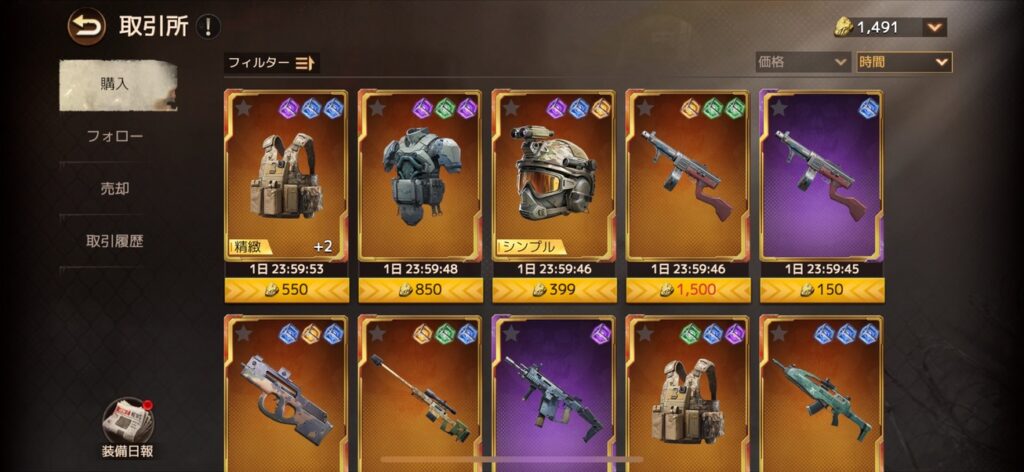Open the フィルター filter options
Screen dimensions: 1024x472
[x=271, y=63]
